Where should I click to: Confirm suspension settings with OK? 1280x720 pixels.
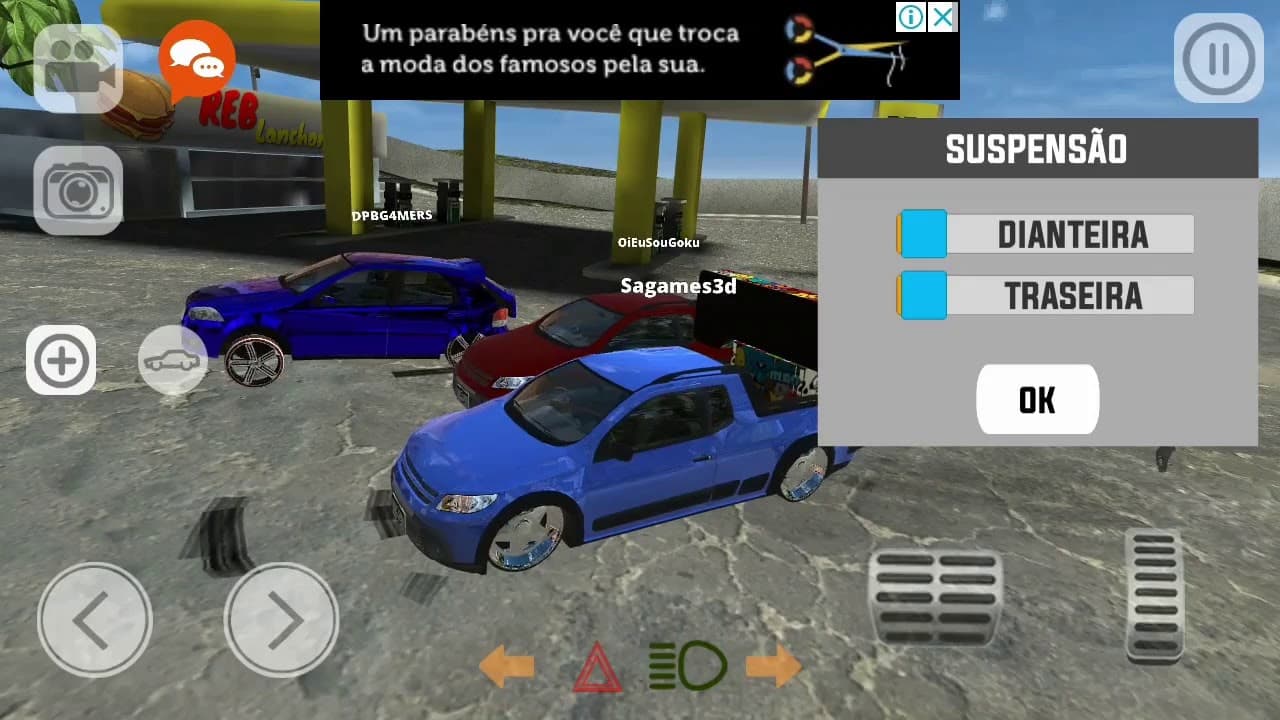pyautogui.click(x=1037, y=399)
